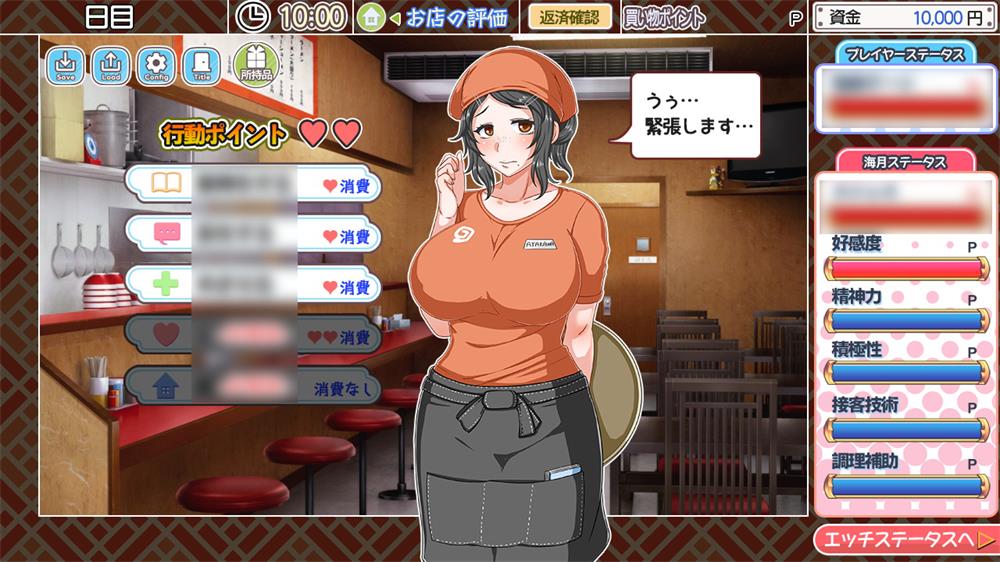This screenshot has height=562, width=1000.
Task: Open the 返済確認 repayment check
Action: (569, 17)
